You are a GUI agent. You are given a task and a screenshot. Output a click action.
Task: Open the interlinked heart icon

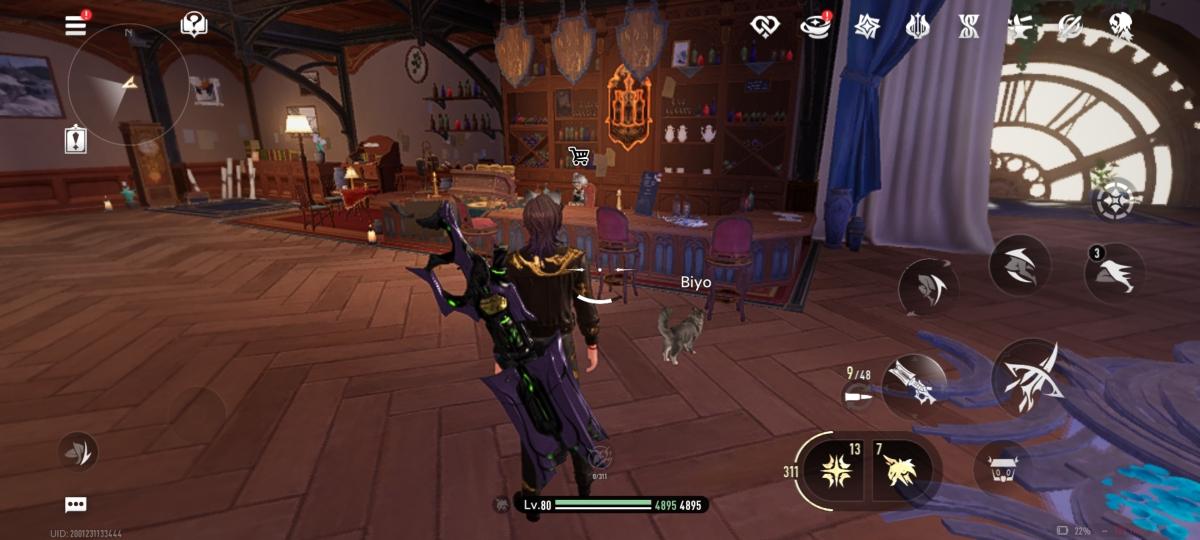pos(765,27)
